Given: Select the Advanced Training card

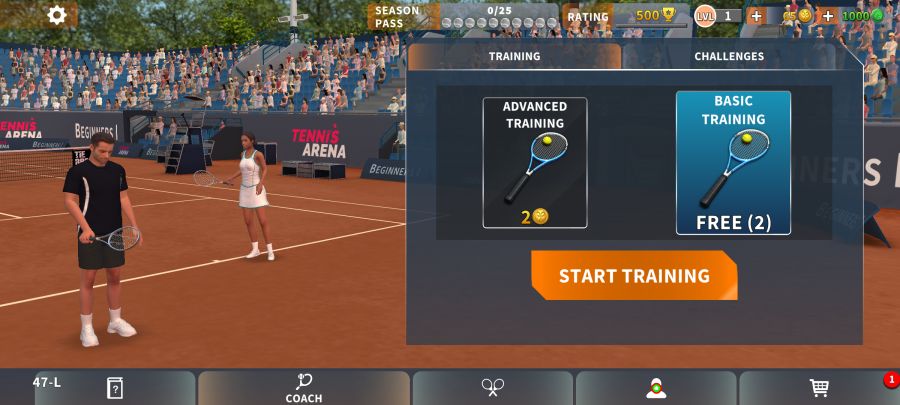Looking at the screenshot, I should click(534, 162).
